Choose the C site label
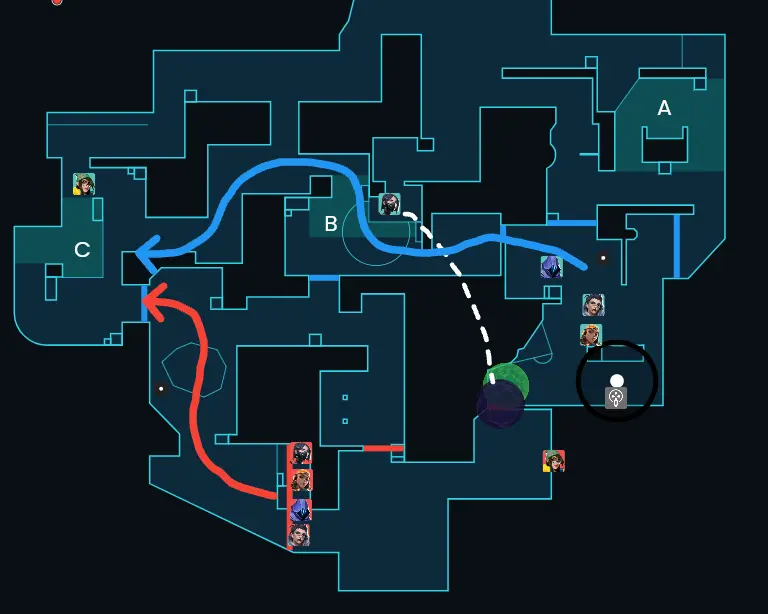This screenshot has width=768, height=614. point(82,249)
